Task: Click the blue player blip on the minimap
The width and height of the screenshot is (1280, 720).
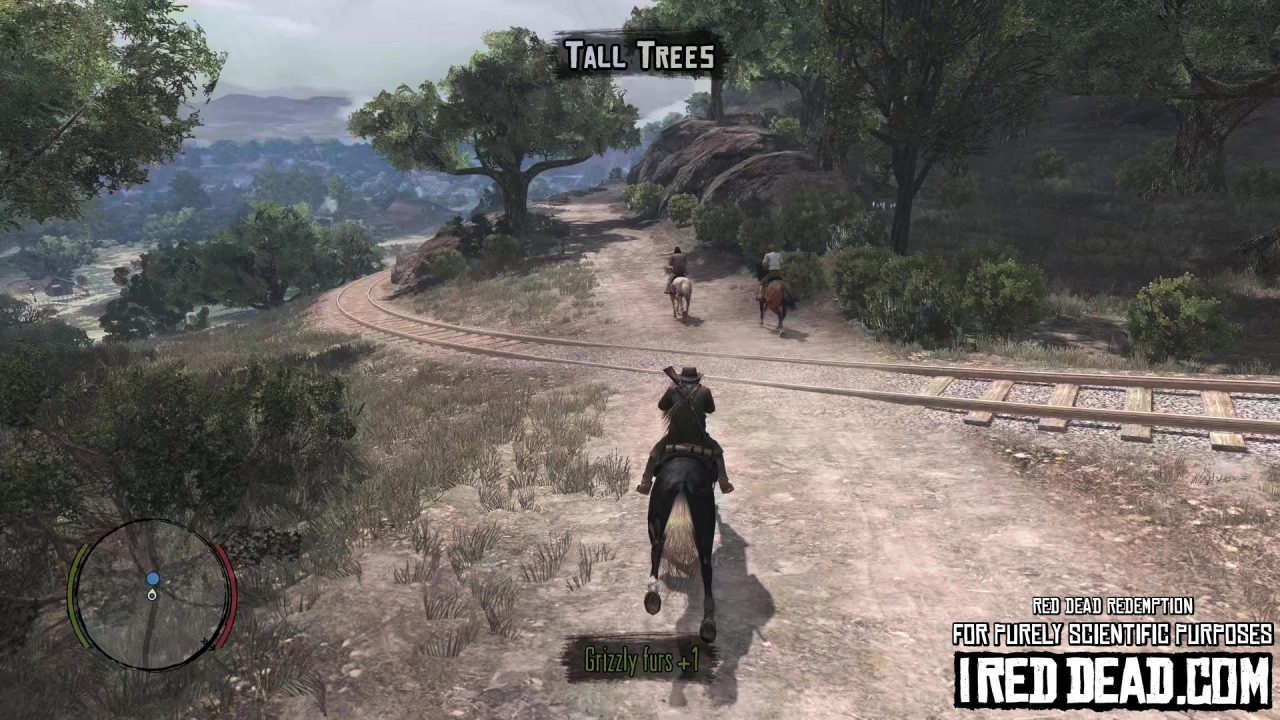Action: [x=152, y=579]
